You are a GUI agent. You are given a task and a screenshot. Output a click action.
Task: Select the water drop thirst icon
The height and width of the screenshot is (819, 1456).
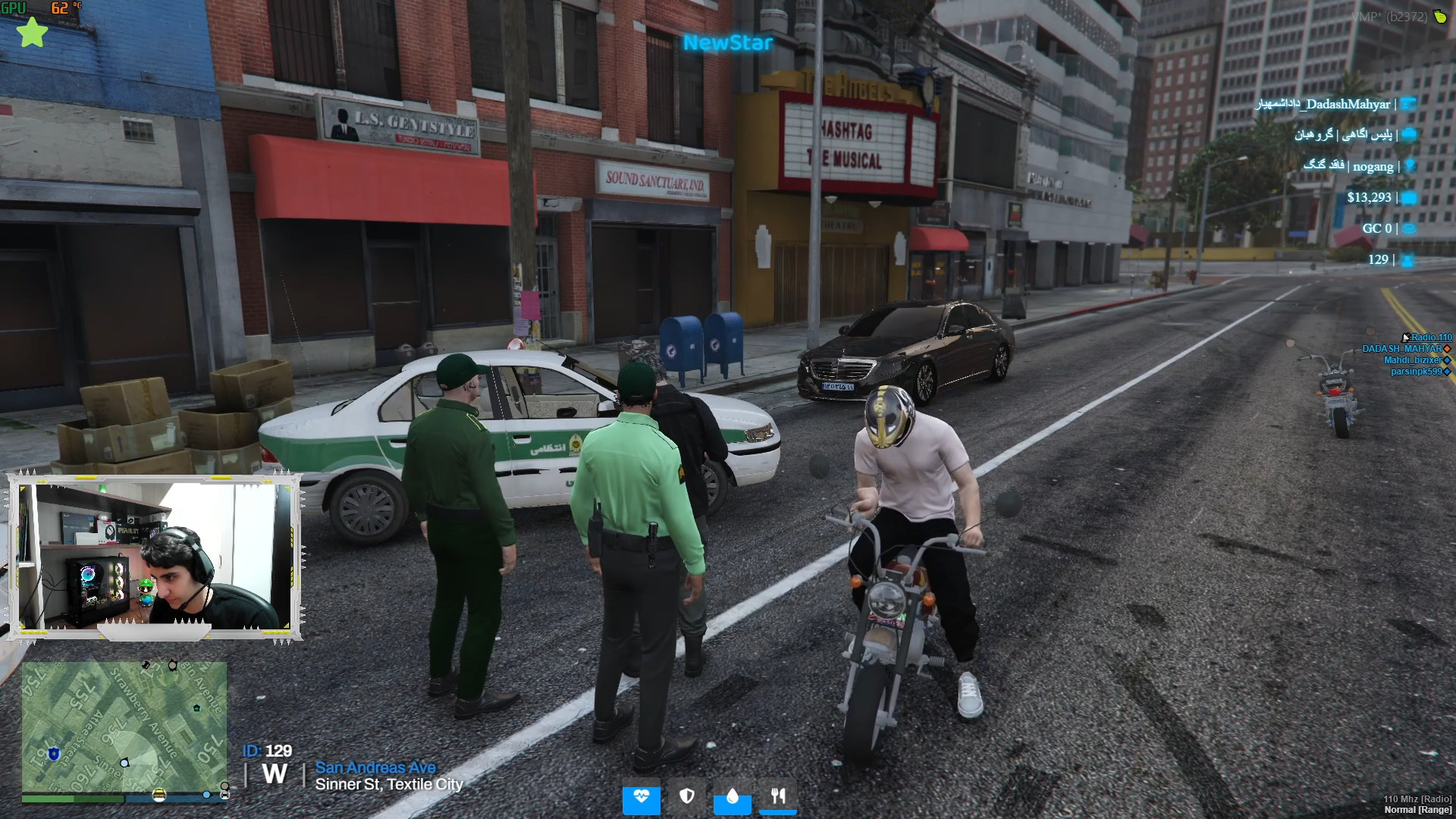click(x=732, y=797)
